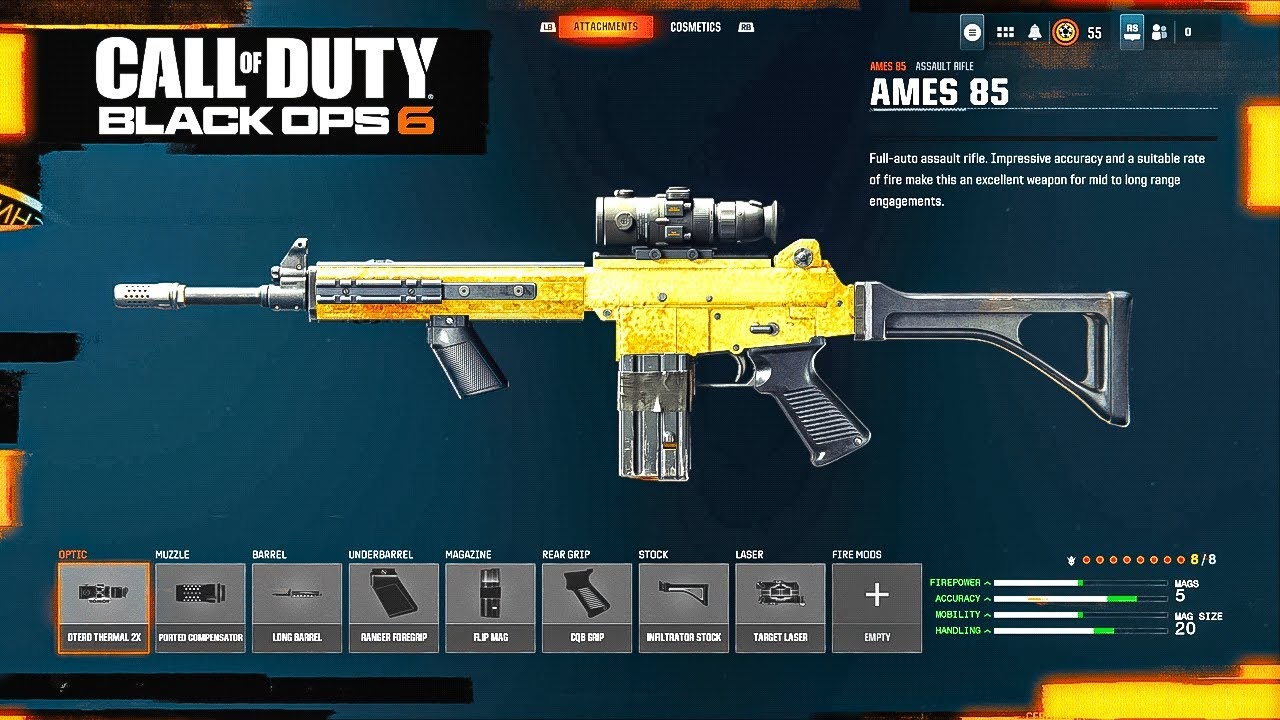1280x720 pixels.
Task: Click the empty Fire Mods slot
Action: click(x=875, y=605)
